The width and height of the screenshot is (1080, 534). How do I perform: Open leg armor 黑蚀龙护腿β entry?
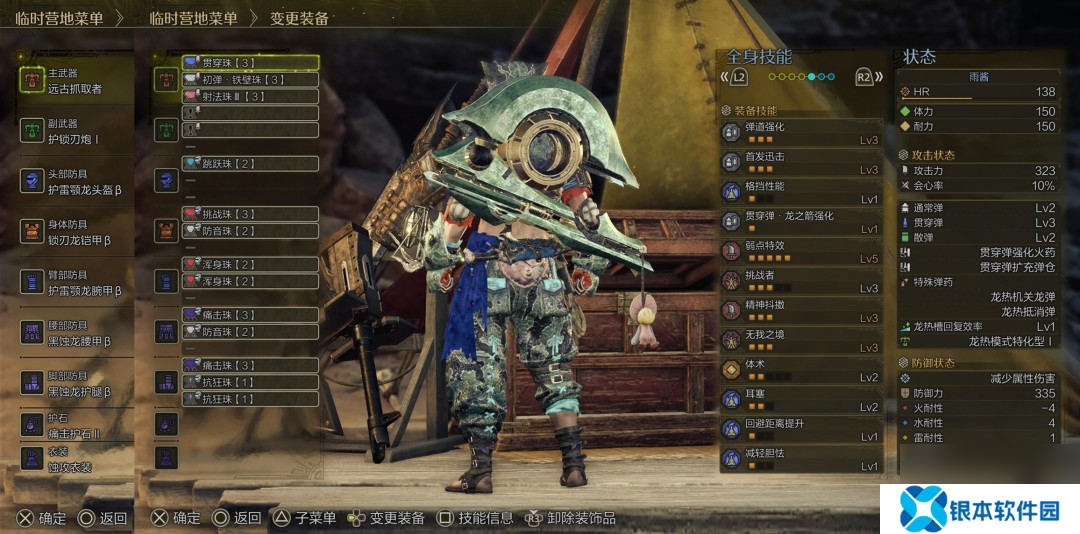click(75, 383)
